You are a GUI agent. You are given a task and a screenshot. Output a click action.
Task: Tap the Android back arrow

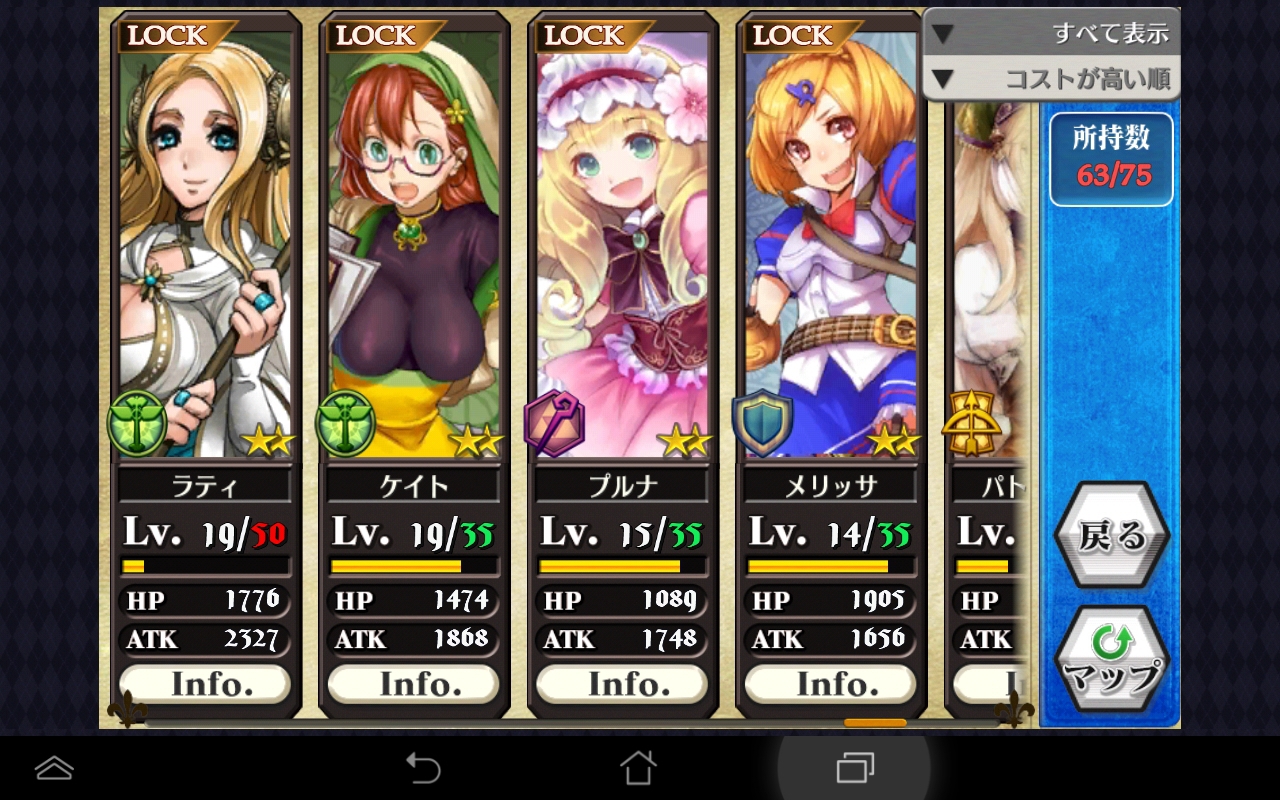click(423, 768)
